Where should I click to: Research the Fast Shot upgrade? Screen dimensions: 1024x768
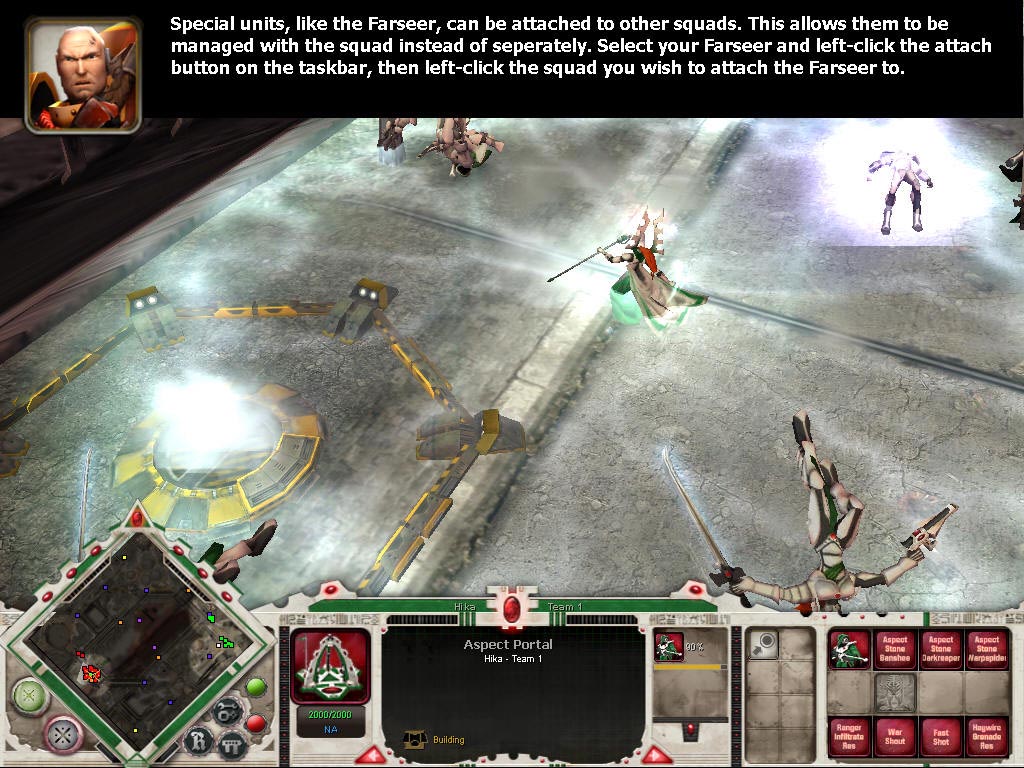point(940,737)
